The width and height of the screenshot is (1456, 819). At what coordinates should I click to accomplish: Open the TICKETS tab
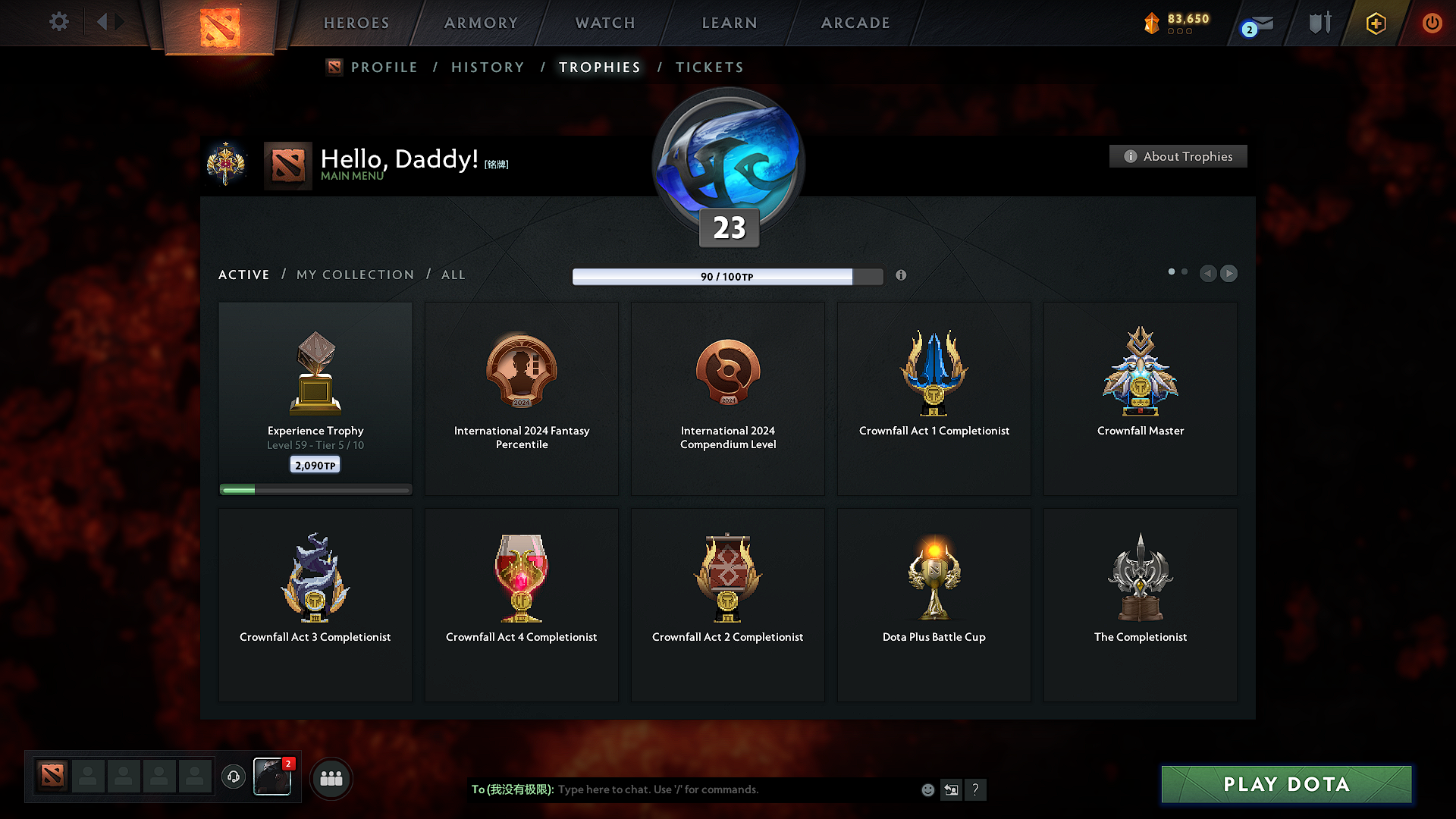[x=709, y=67]
